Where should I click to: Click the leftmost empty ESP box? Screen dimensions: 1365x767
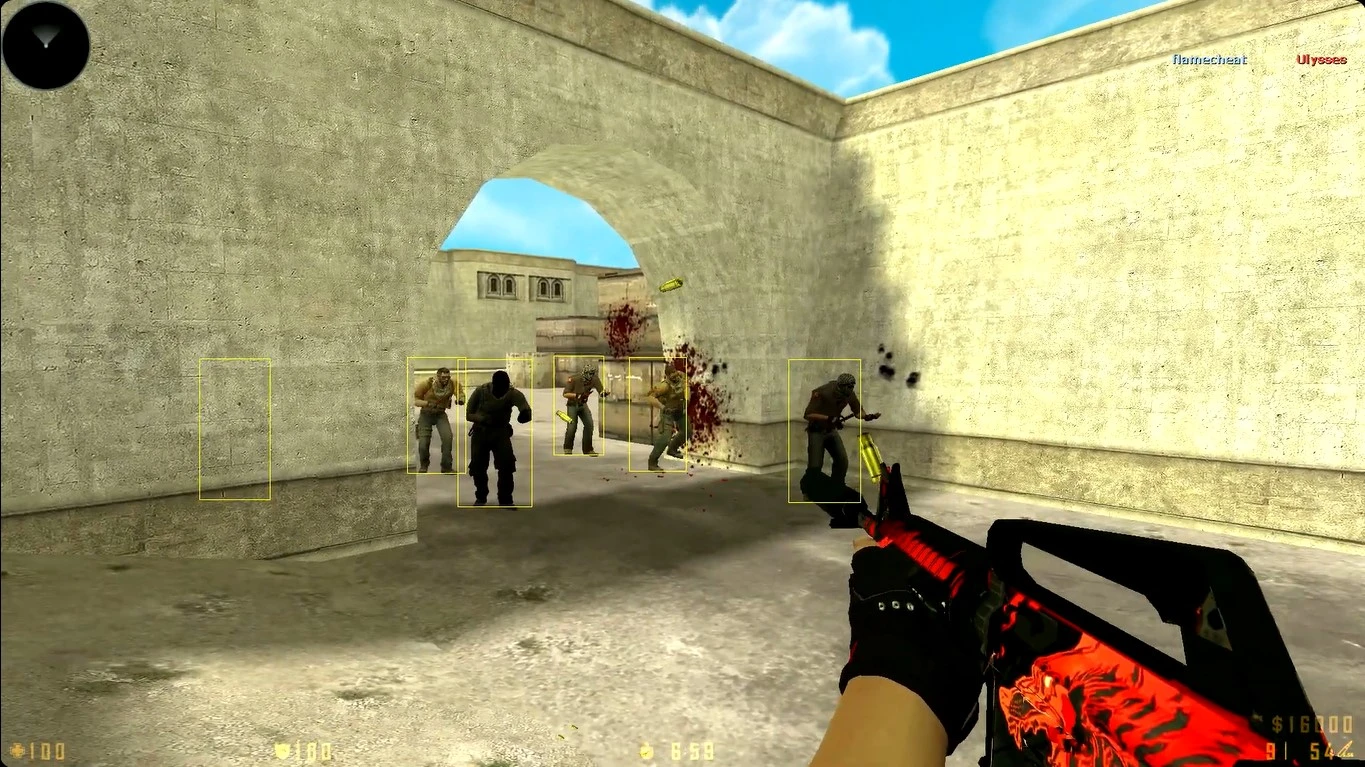pos(236,428)
